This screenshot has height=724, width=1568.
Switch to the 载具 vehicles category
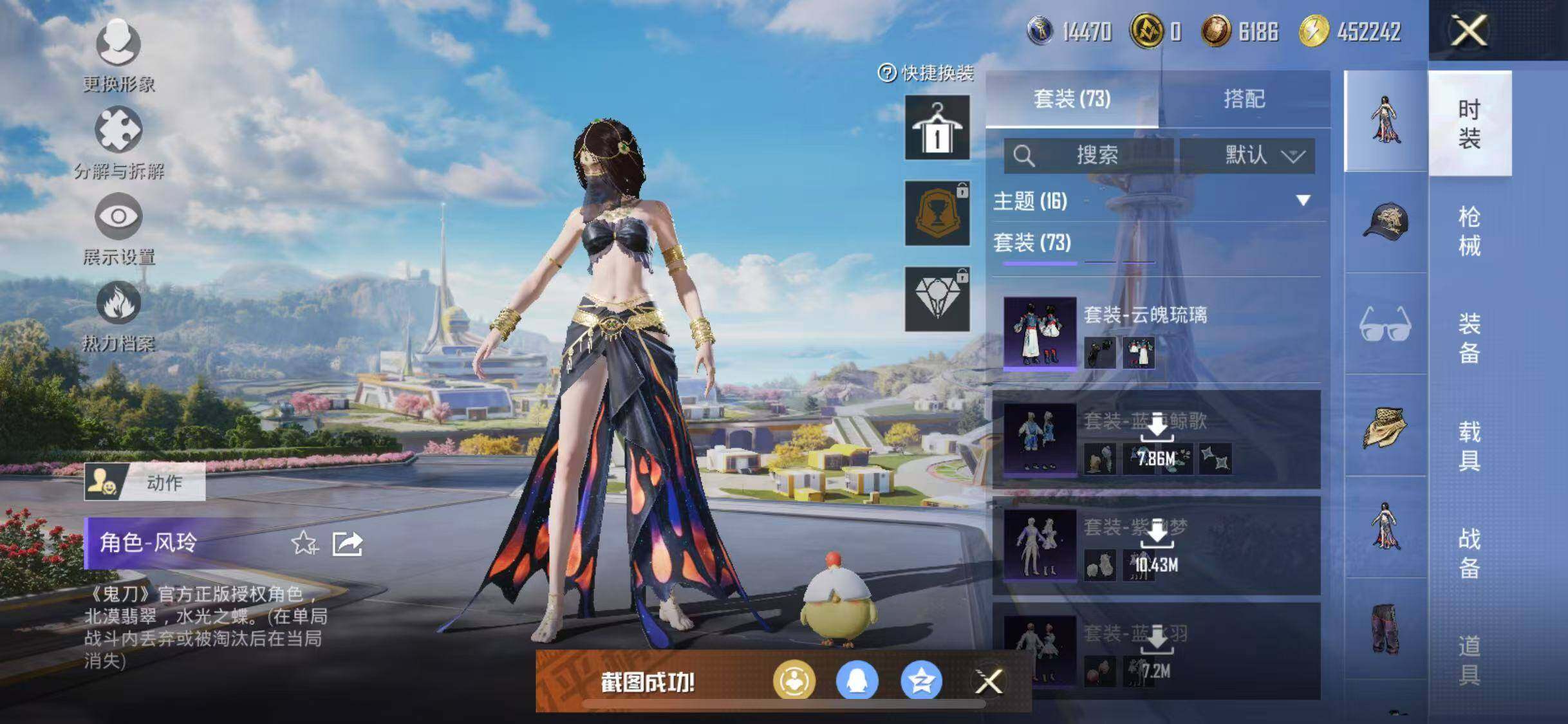pos(1469,445)
